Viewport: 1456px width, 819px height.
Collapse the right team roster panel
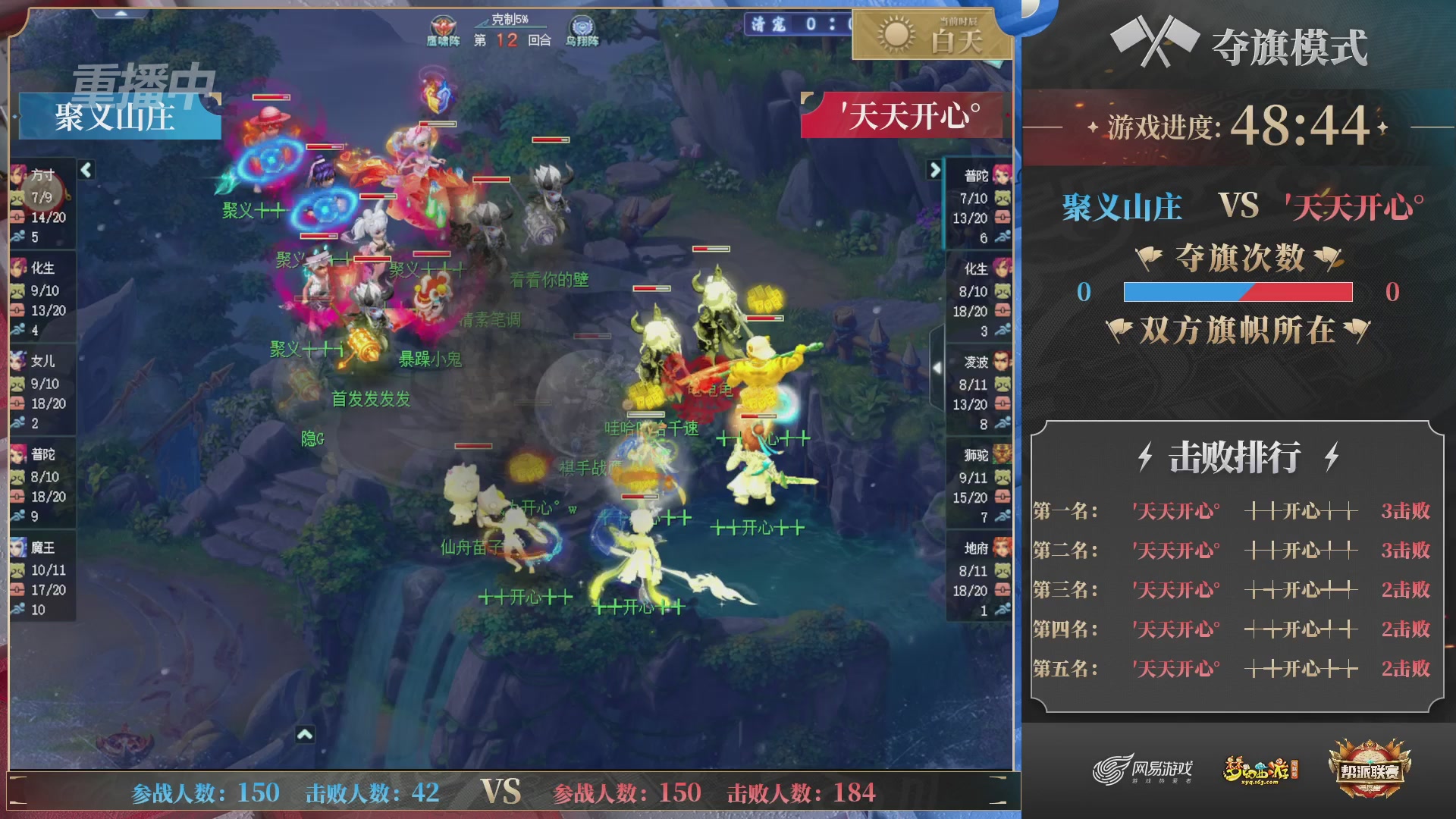pyautogui.click(x=934, y=171)
